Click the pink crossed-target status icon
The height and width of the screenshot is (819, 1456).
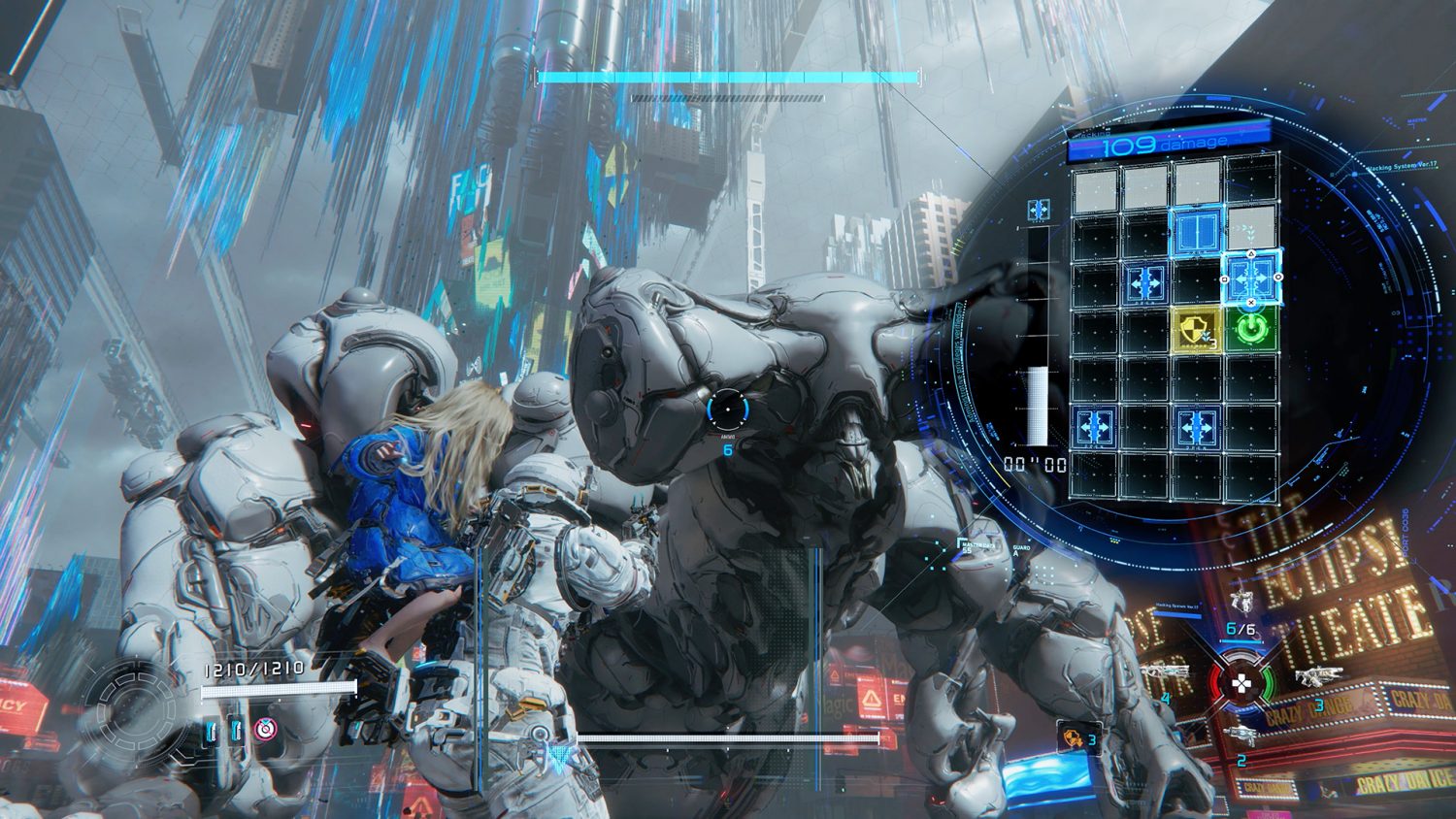point(263,730)
